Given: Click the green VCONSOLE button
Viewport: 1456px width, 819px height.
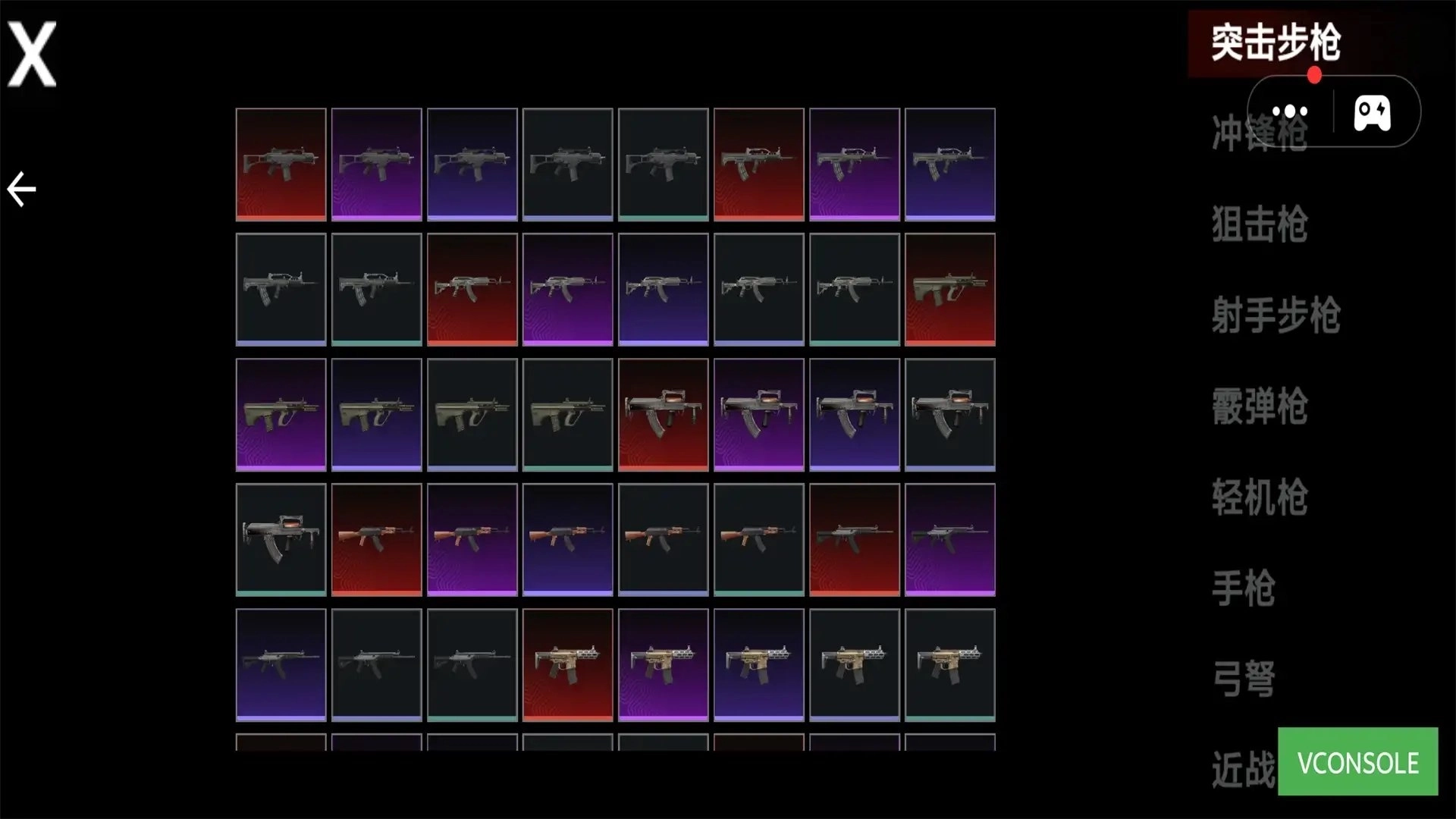Looking at the screenshot, I should coord(1357,761).
